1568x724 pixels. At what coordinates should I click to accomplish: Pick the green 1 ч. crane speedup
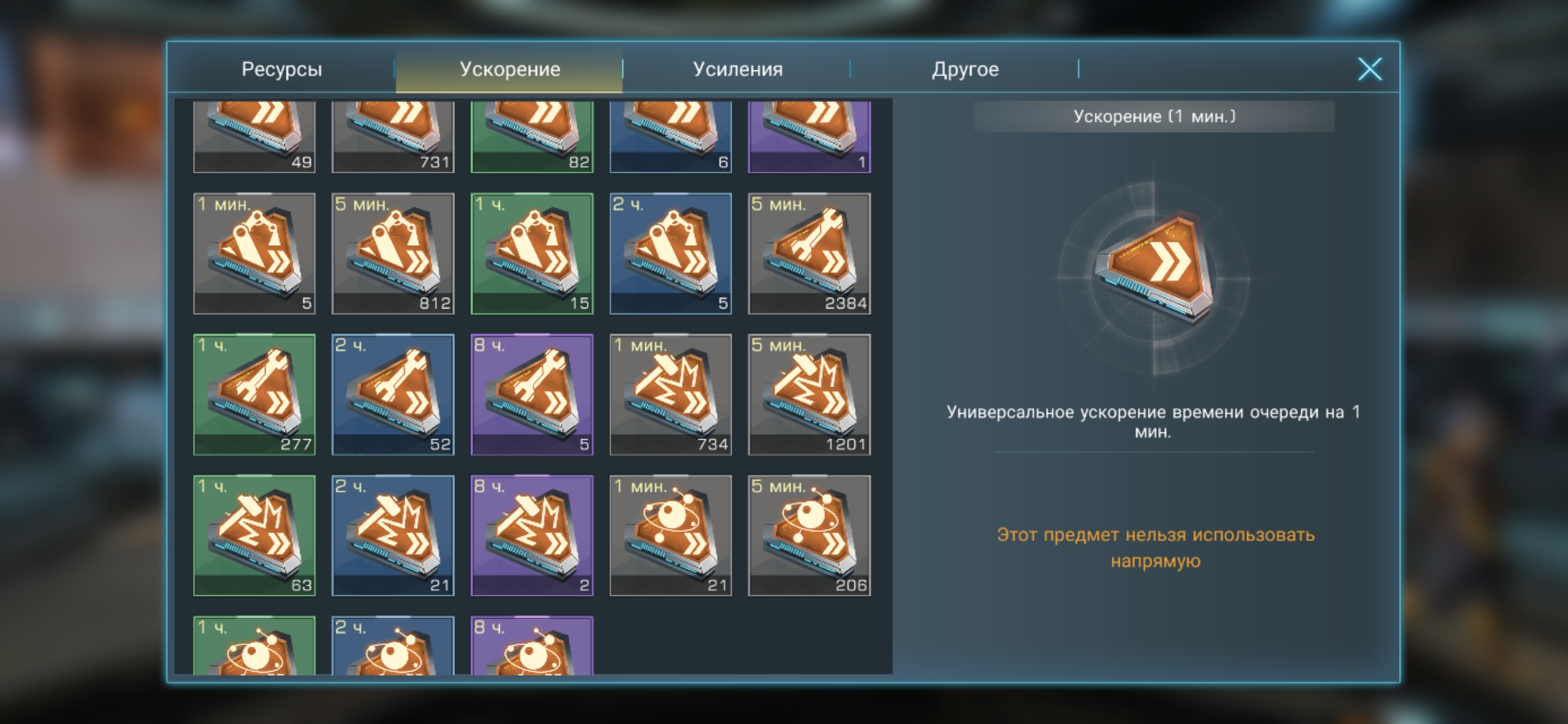(x=532, y=253)
